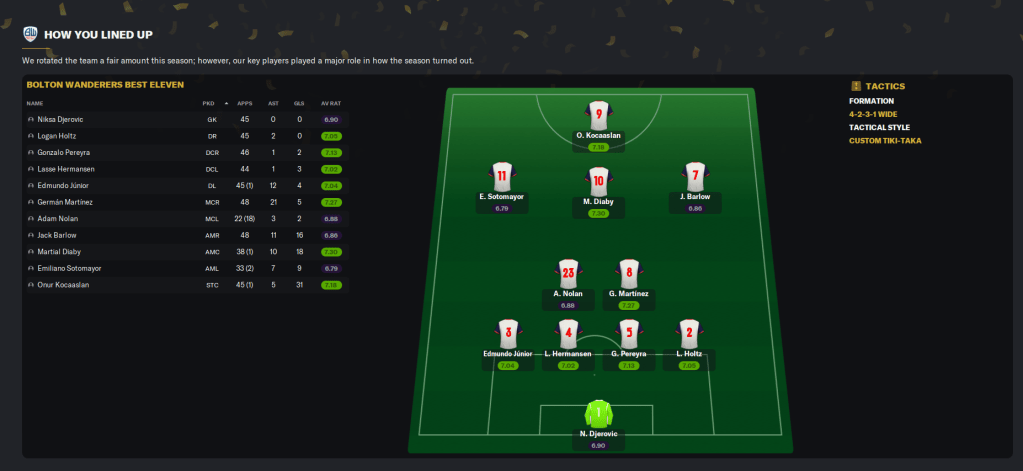
Task: Sort players by the APPS column header
Action: pyautogui.click(x=243, y=103)
